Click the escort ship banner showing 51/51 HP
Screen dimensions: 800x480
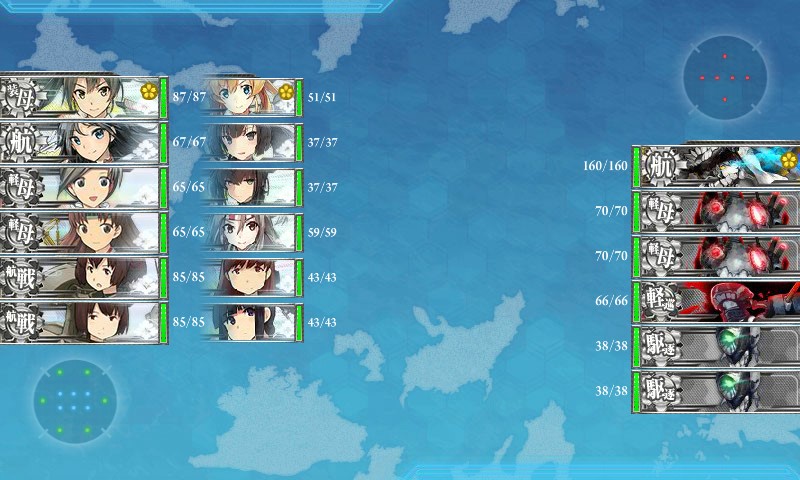(x=251, y=97)
